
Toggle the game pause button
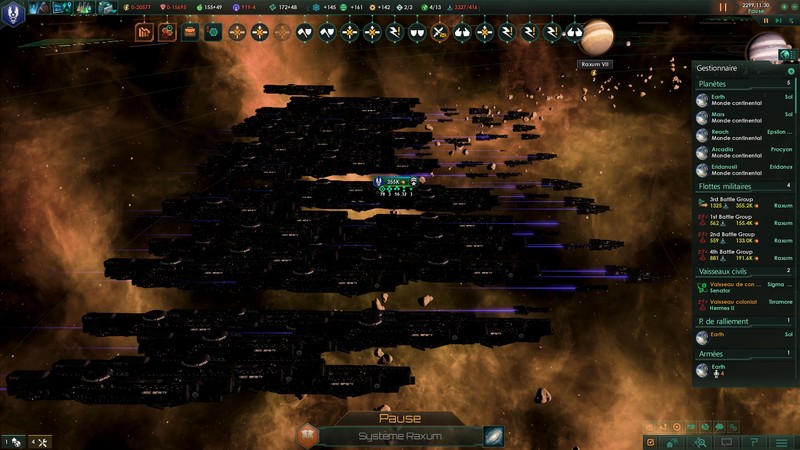723,7
